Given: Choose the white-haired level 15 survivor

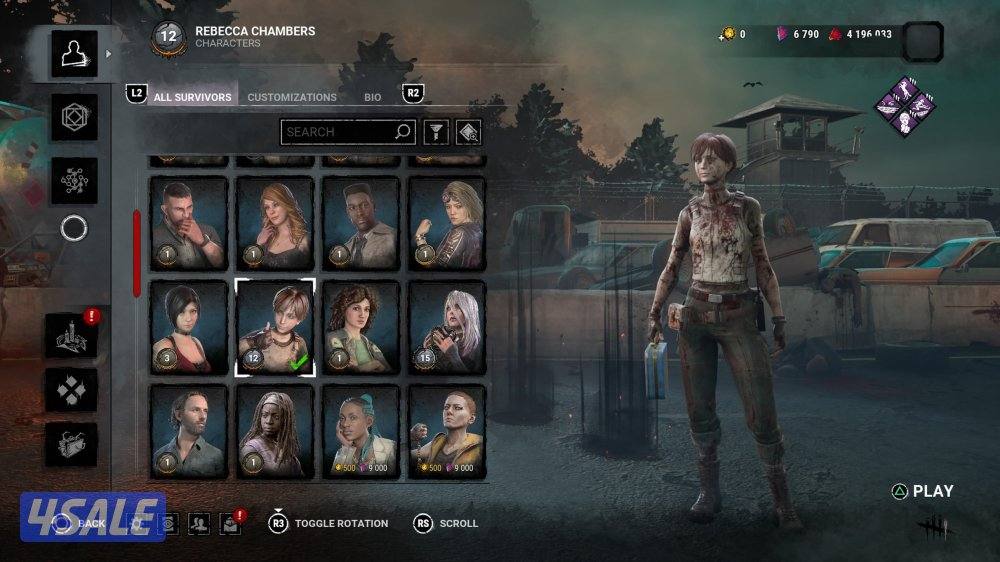Looking at the screenshot, I should (447, 327).
